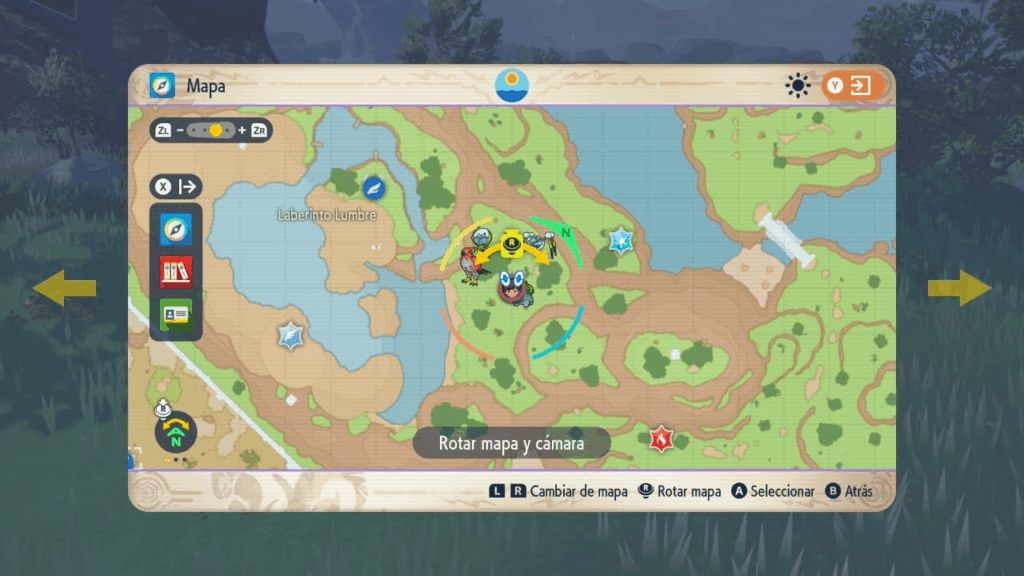1024x576 pixels.
Task: Open the compass map app icon
Action: 176,229
